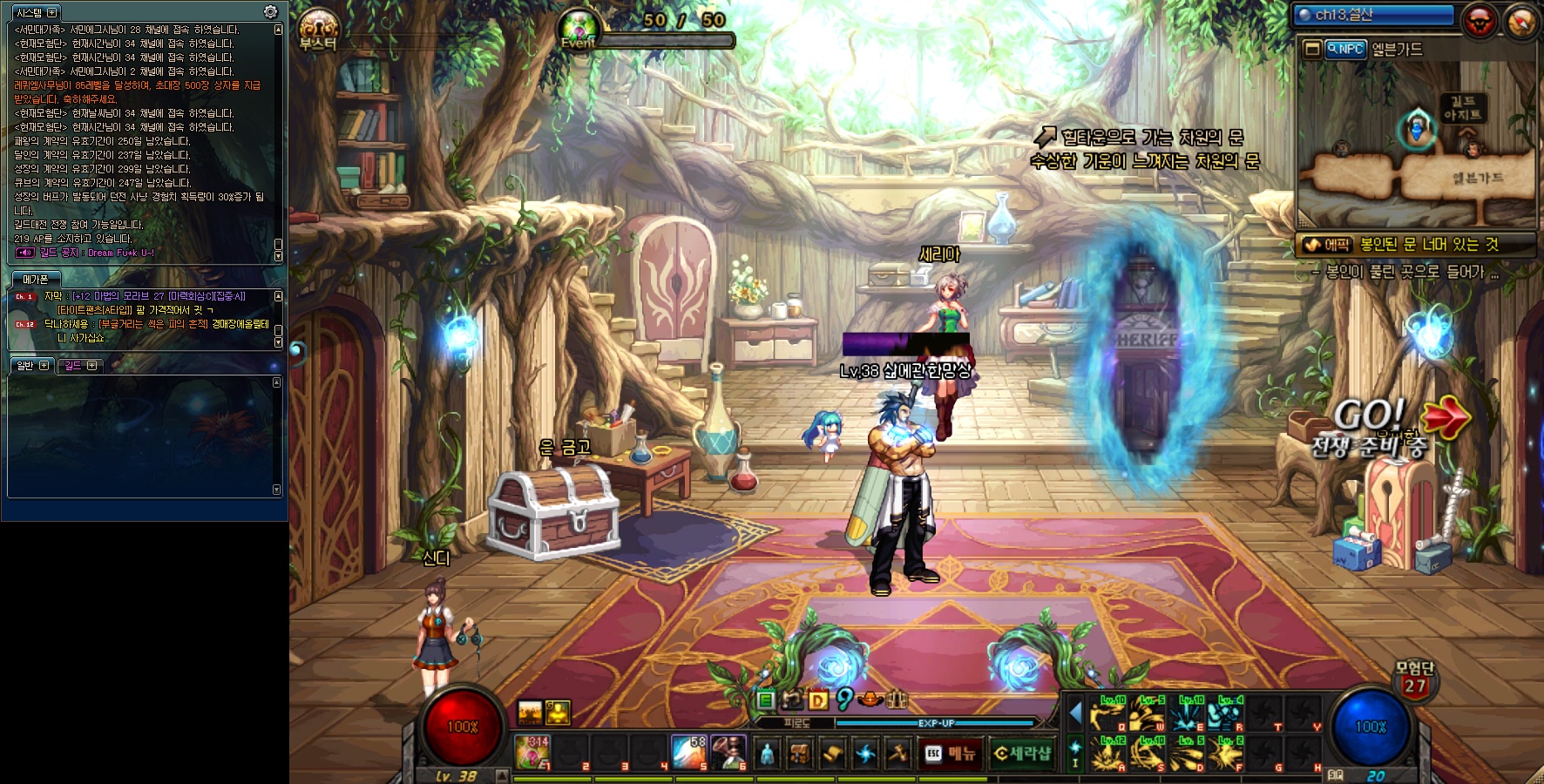Open the compass world map icon
This screenshot has width=1544, height=784.
(1520, 21)
